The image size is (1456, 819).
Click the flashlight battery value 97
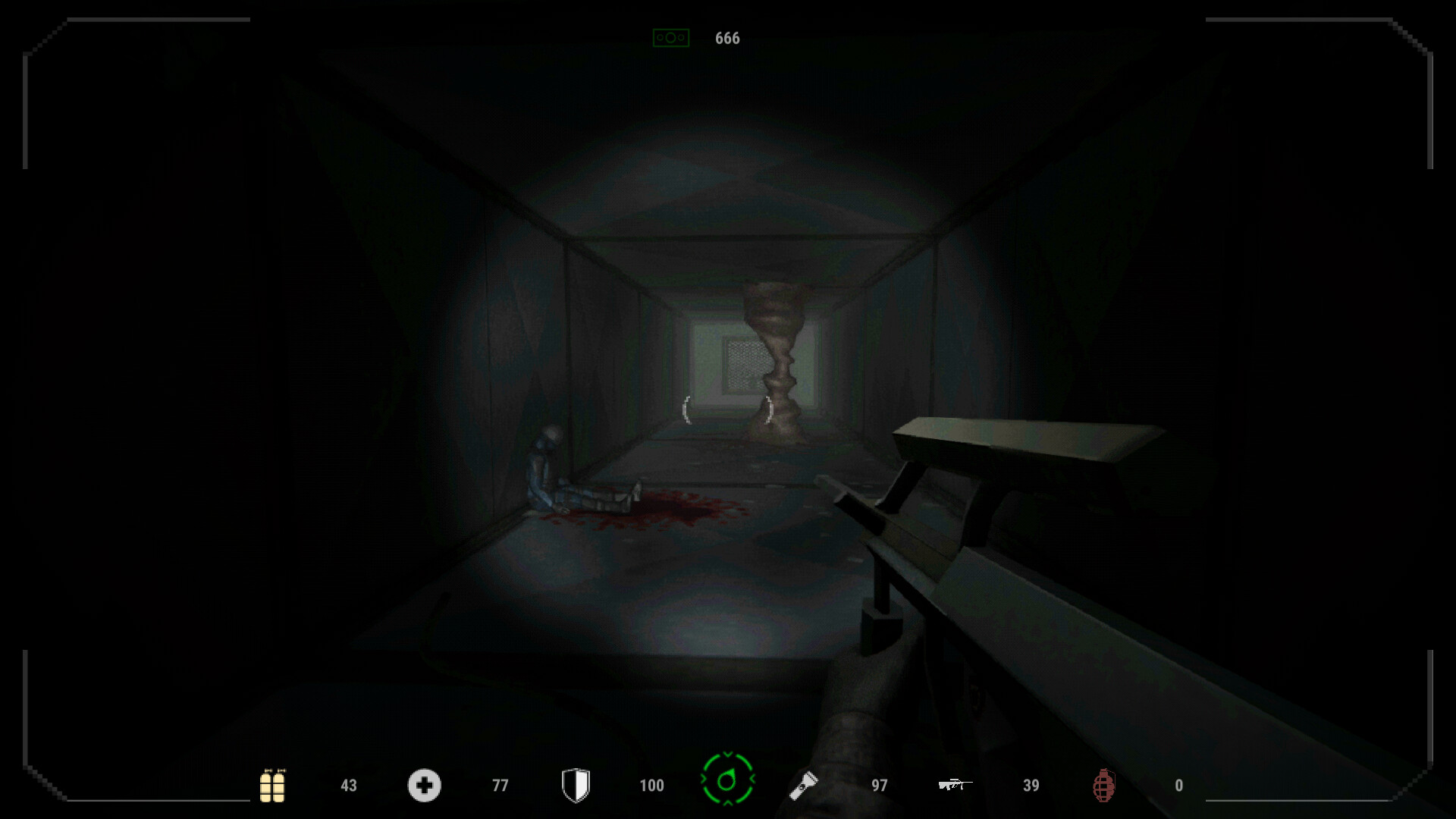click(880, 786)
